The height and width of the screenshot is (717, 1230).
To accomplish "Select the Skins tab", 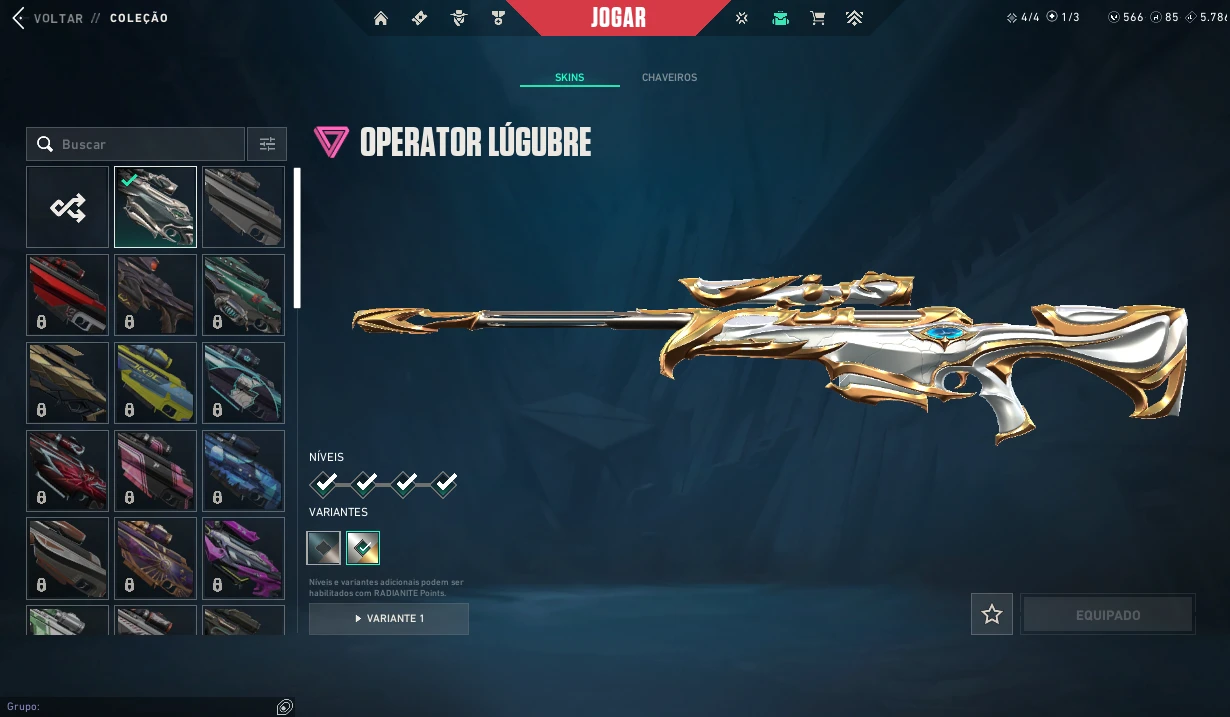I will (x=569, y=77).
